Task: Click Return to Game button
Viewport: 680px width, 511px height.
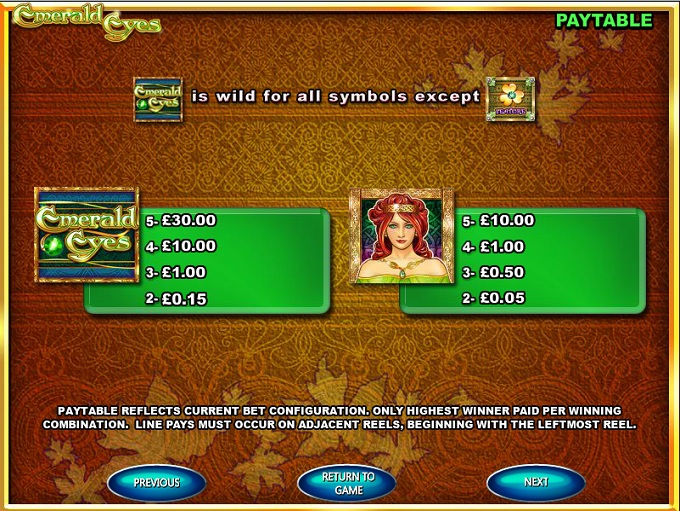Action: coord(347,483)
